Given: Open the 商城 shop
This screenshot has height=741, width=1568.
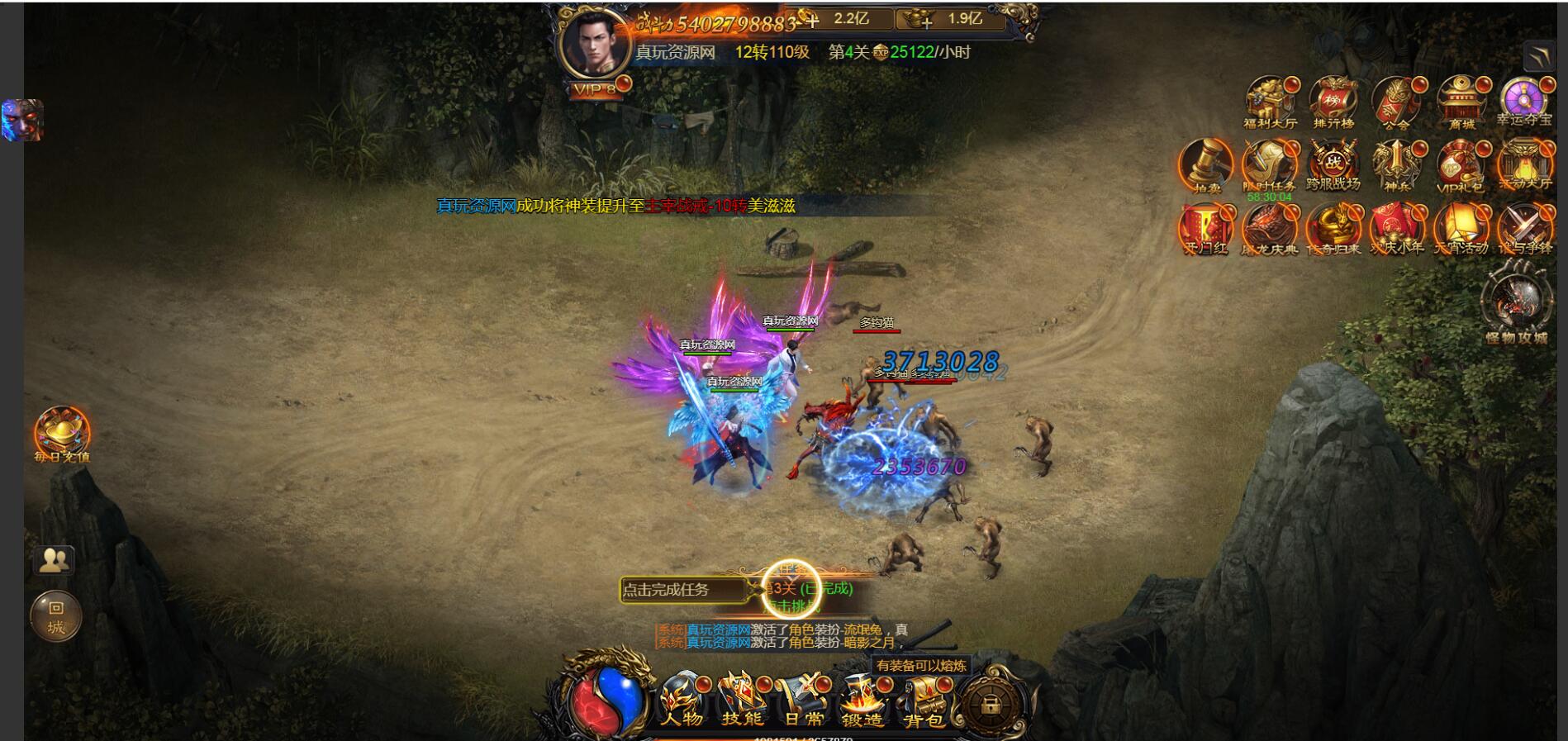Looking at the screenshot, I should pos(1461,101).
